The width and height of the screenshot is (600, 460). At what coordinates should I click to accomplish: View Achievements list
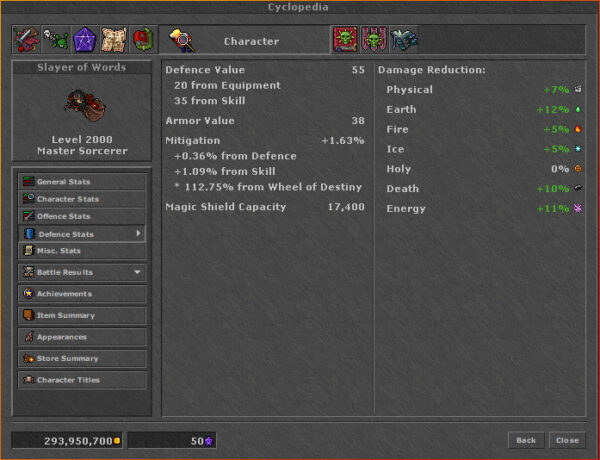coord(82,294)
